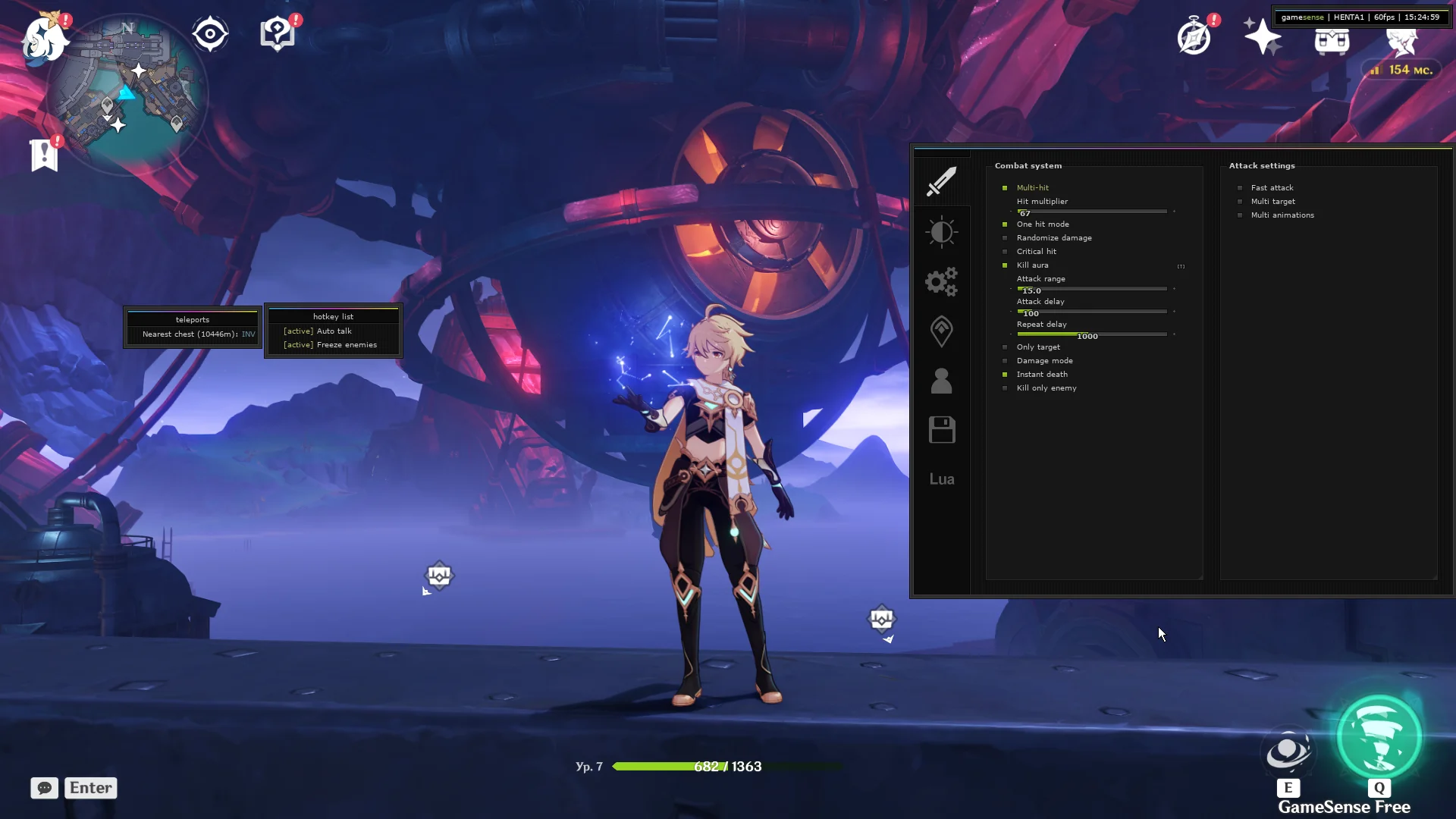This screenshot has height=819, width=1456.
Task: Adjust the Repeat delay slider
Action: tap(1092, 334)
